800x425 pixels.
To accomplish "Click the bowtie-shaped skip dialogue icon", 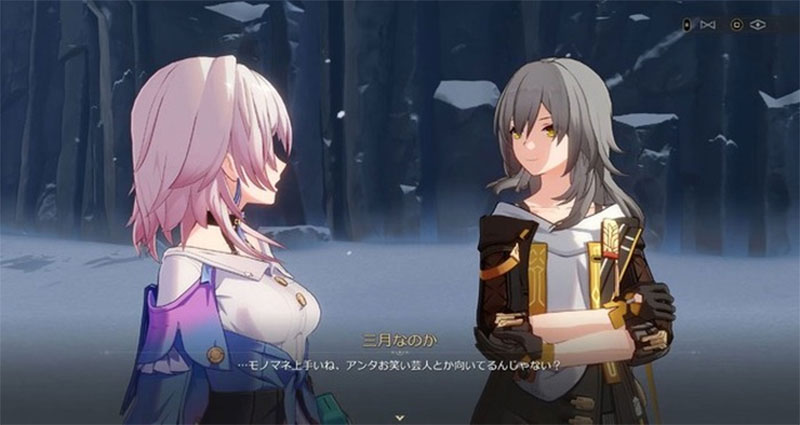I will [x=709, y=24].
